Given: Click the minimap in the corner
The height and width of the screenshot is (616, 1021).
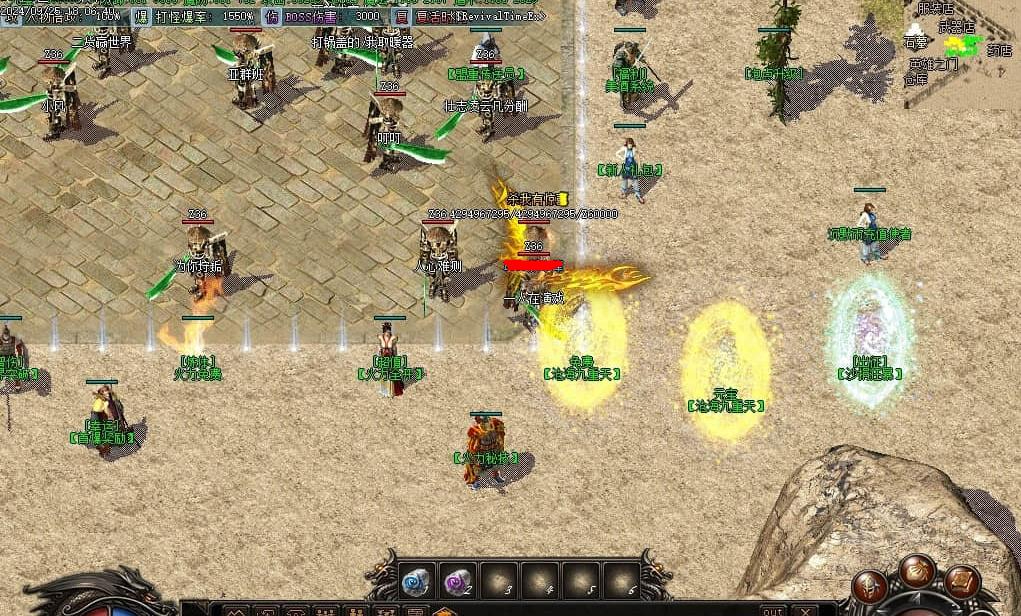Looking at the screenshot, I should pos(962,50).
